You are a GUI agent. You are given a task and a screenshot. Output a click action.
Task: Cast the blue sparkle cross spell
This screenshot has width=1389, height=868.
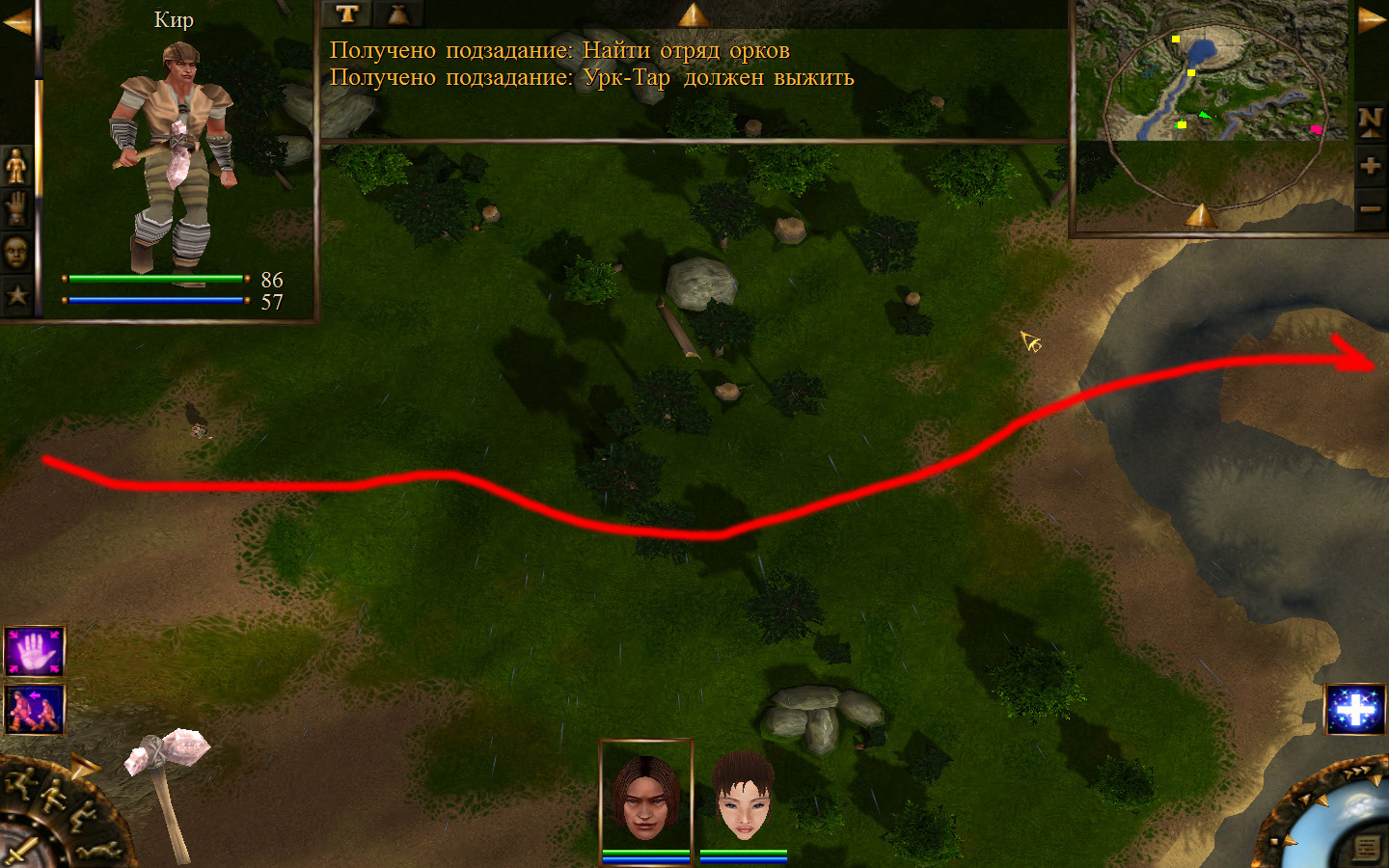click(1355, 710)
